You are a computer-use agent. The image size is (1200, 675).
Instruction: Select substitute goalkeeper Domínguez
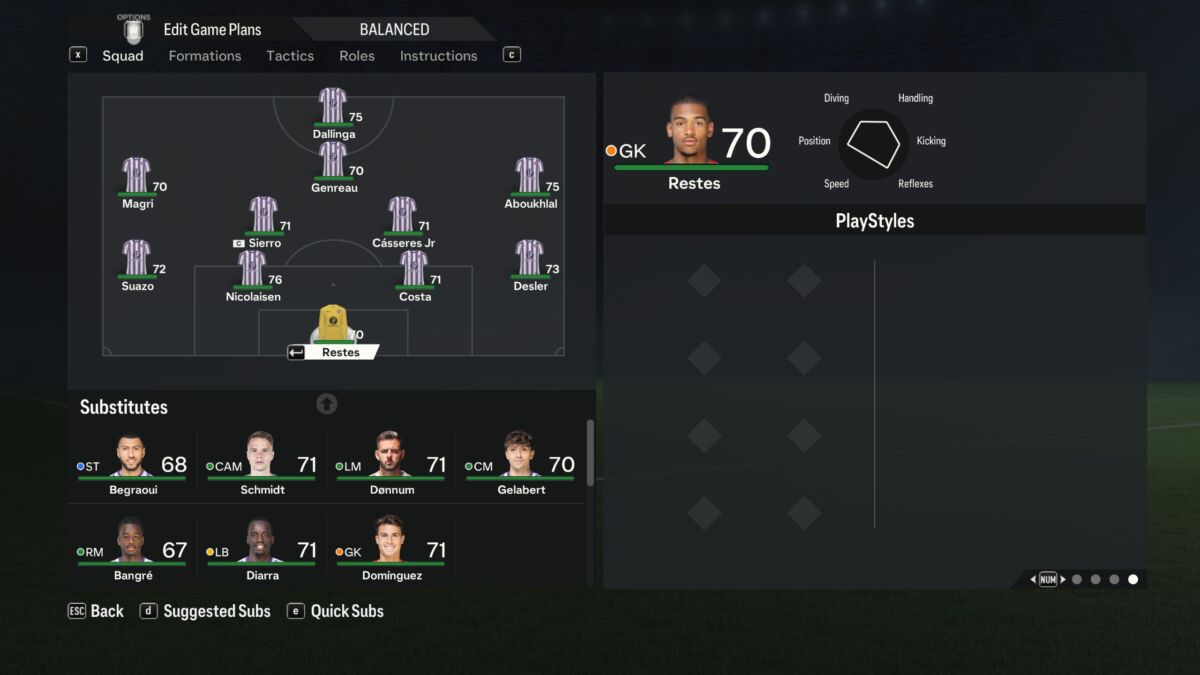391,549
